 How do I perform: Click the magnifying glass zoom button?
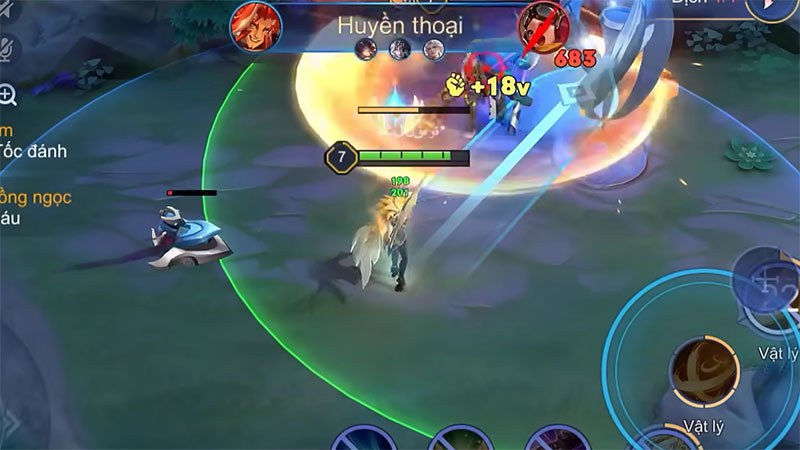[x=8, y=95]
